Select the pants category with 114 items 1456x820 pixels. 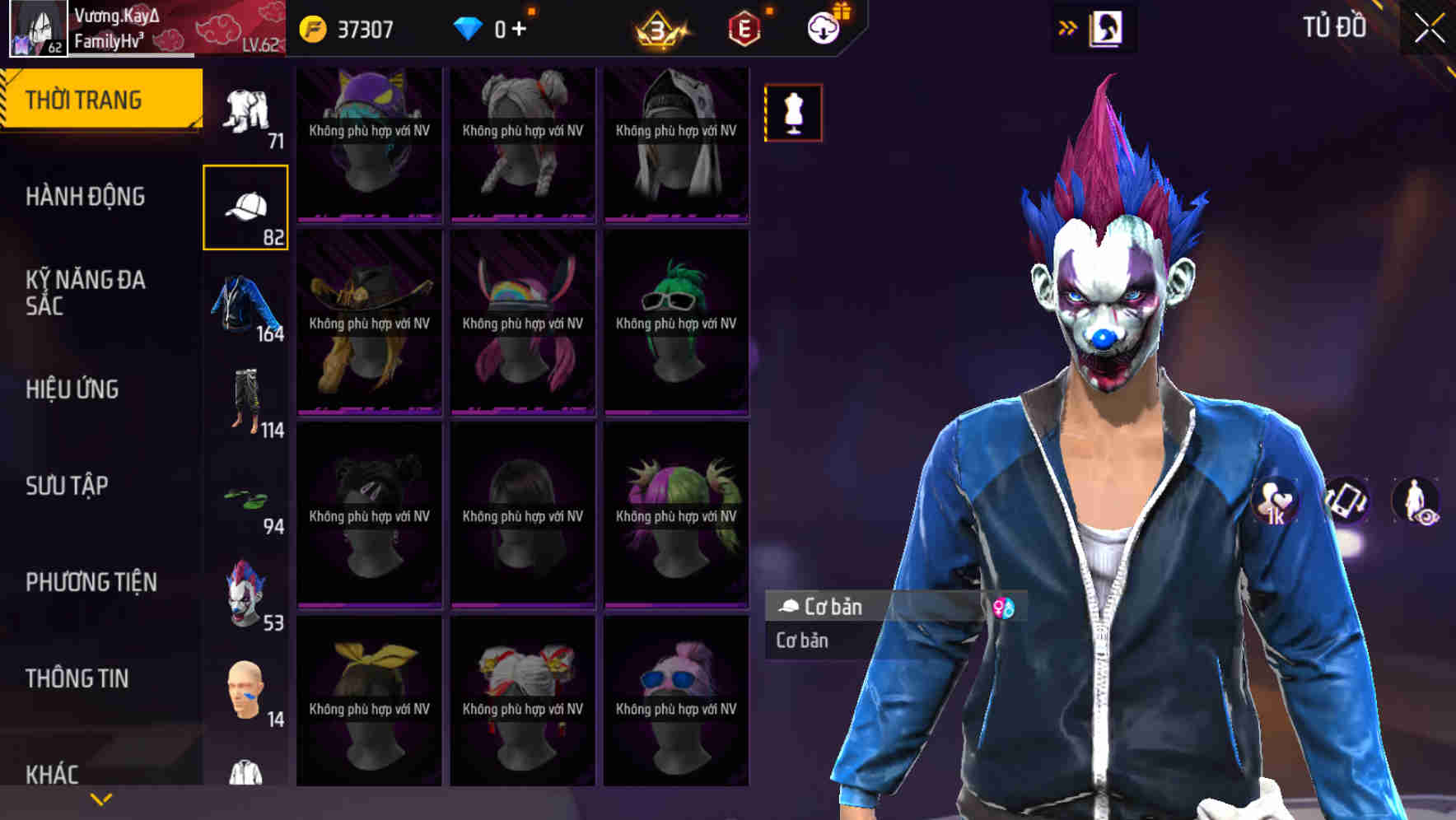pos(246,400)
